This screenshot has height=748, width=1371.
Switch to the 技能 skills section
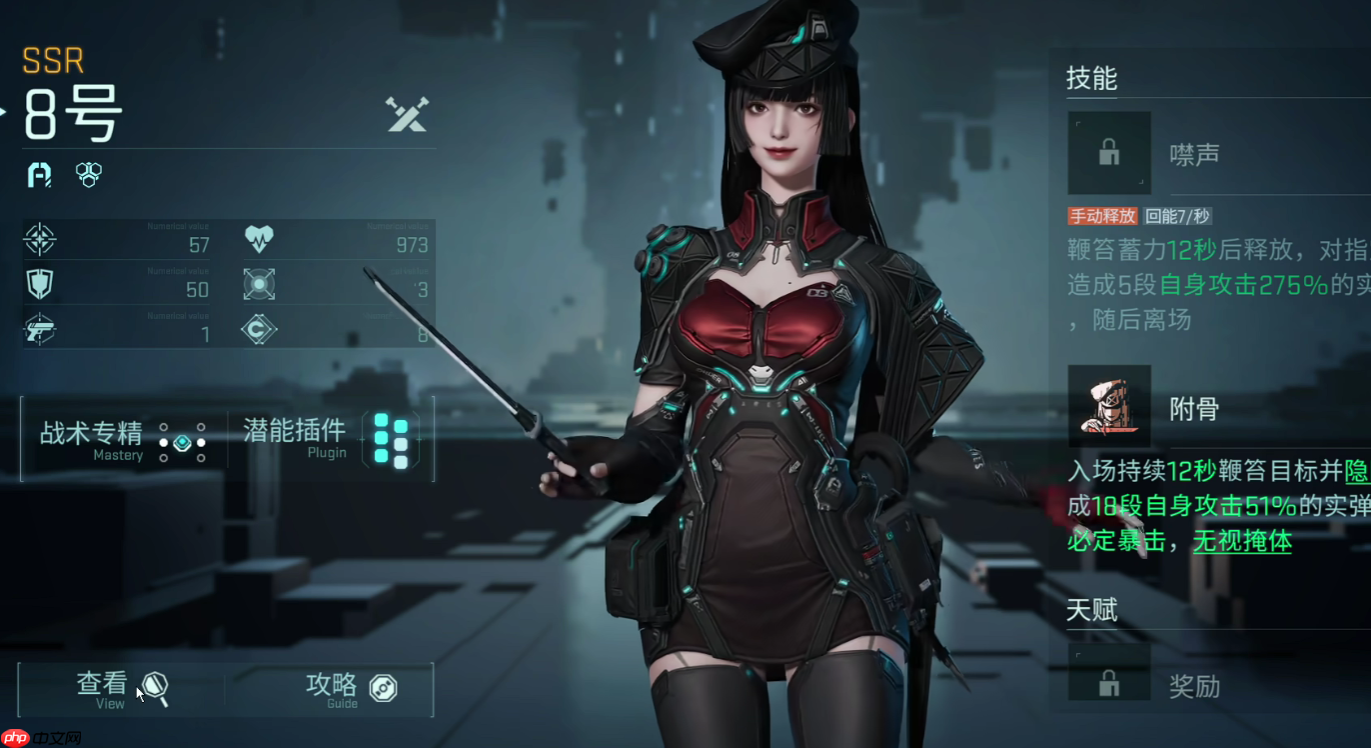1092,79
